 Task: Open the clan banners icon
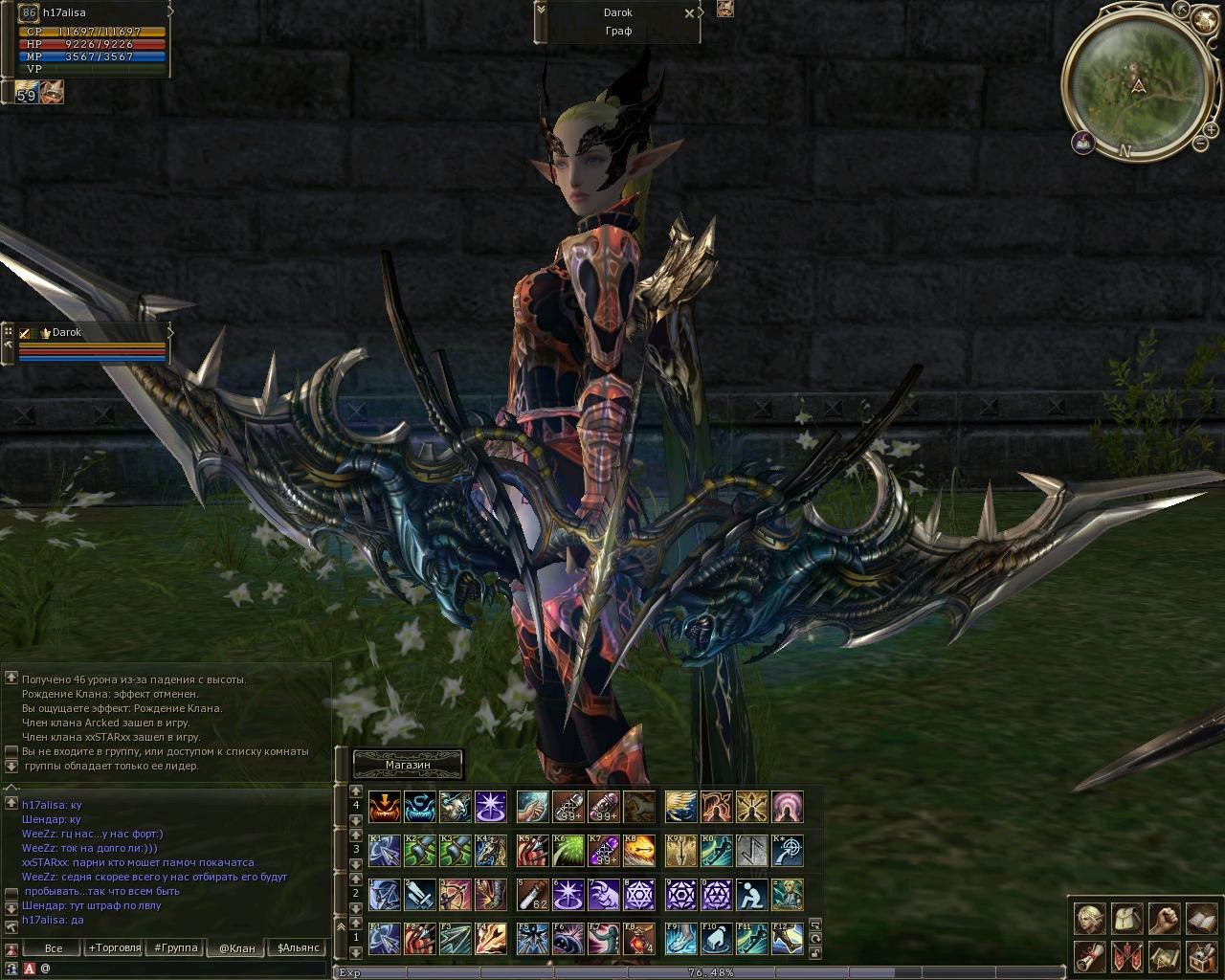tap(1125, 955)
